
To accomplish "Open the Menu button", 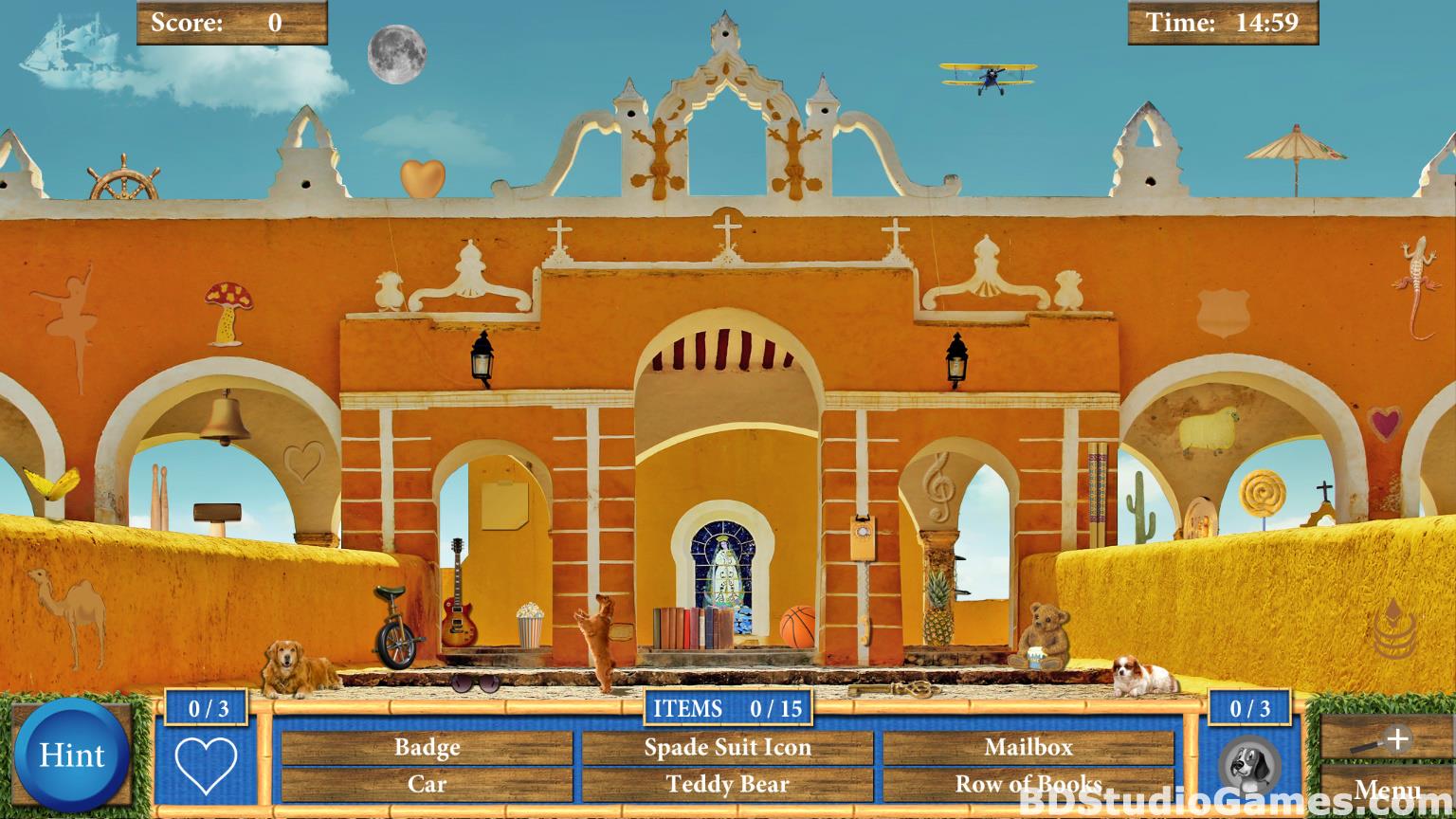I will coord(1386,791).
